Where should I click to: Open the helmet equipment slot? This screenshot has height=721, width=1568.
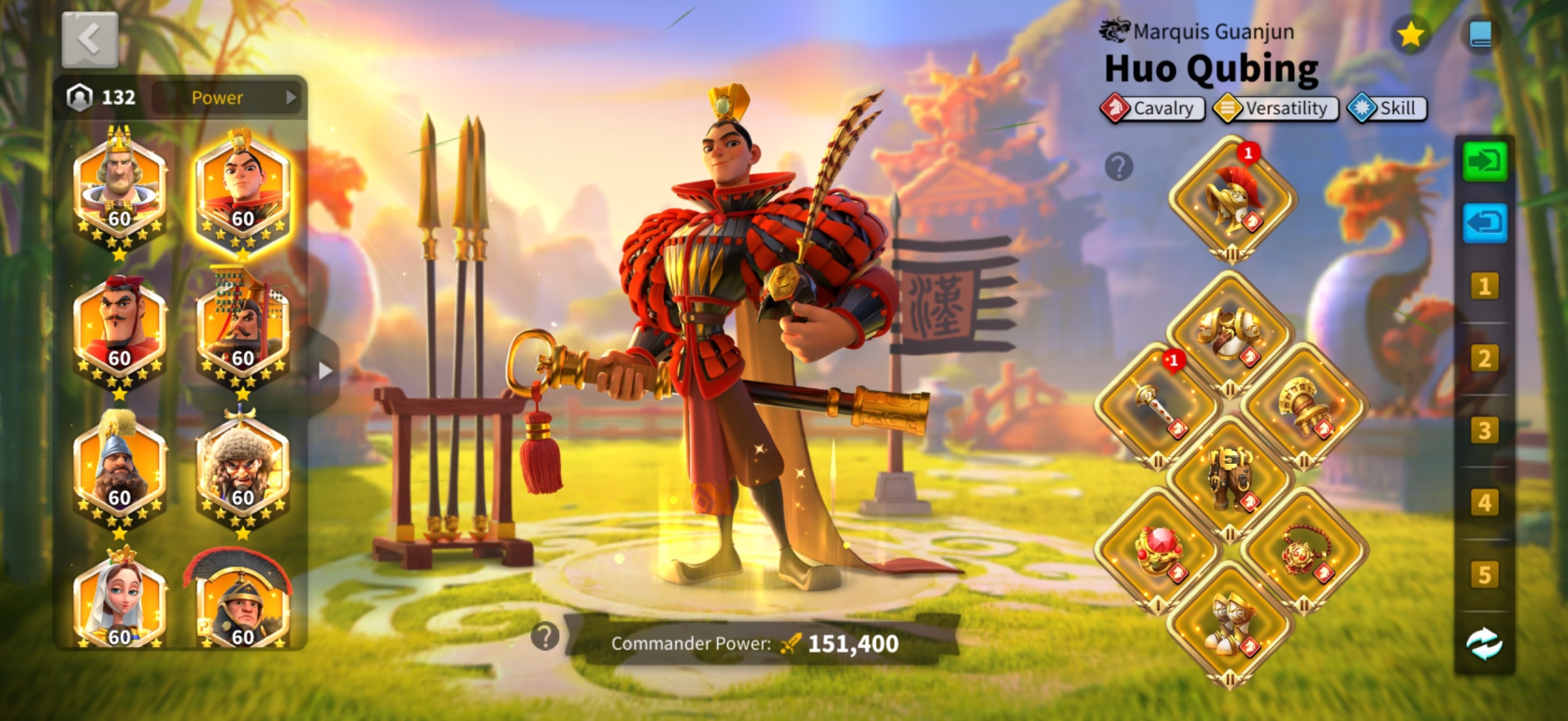coord(1232,197)
